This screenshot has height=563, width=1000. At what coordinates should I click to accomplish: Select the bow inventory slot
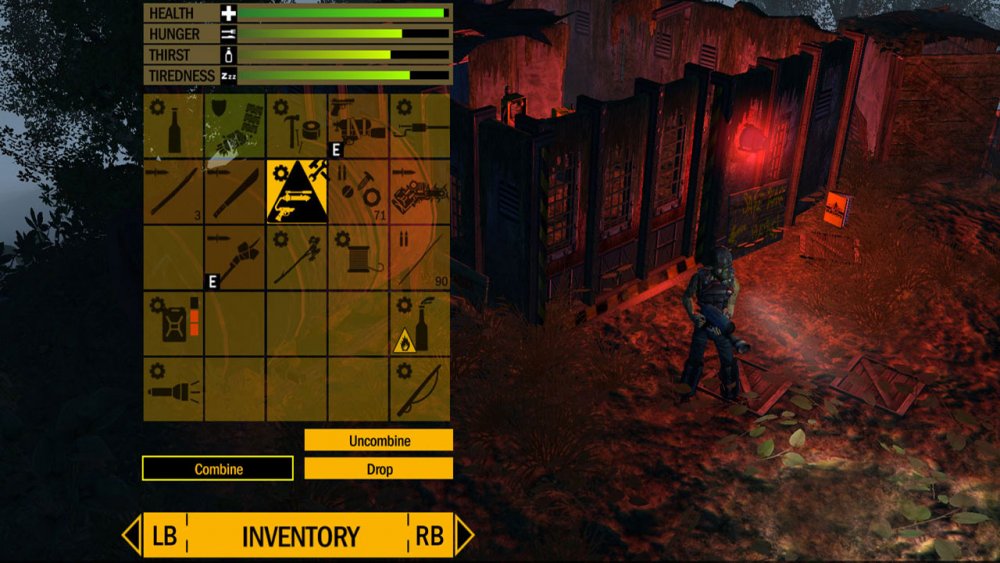[419, 388]
